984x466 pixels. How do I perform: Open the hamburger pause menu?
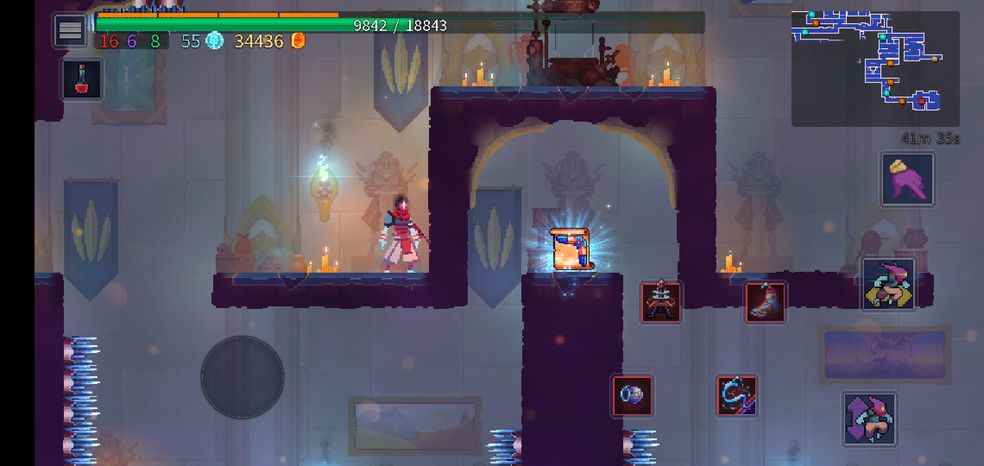70,31
